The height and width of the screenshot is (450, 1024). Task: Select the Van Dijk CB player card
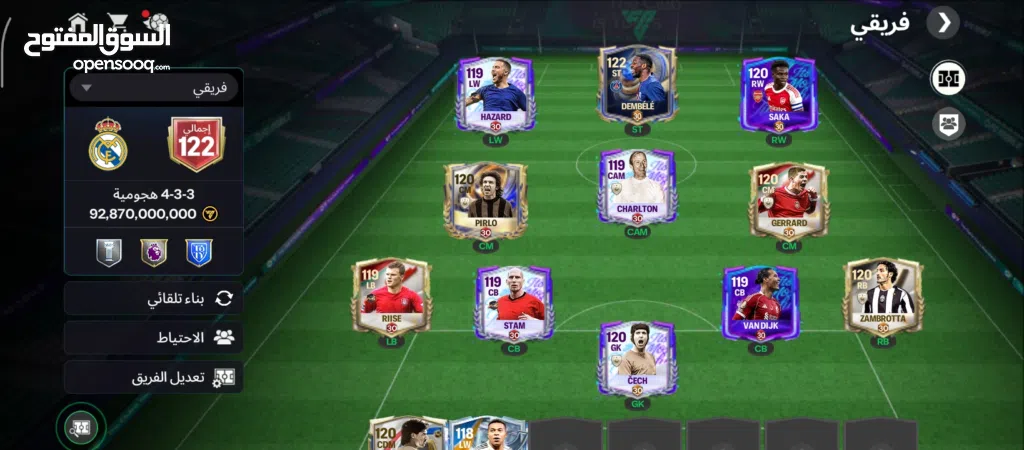click(x=760, y=301)
